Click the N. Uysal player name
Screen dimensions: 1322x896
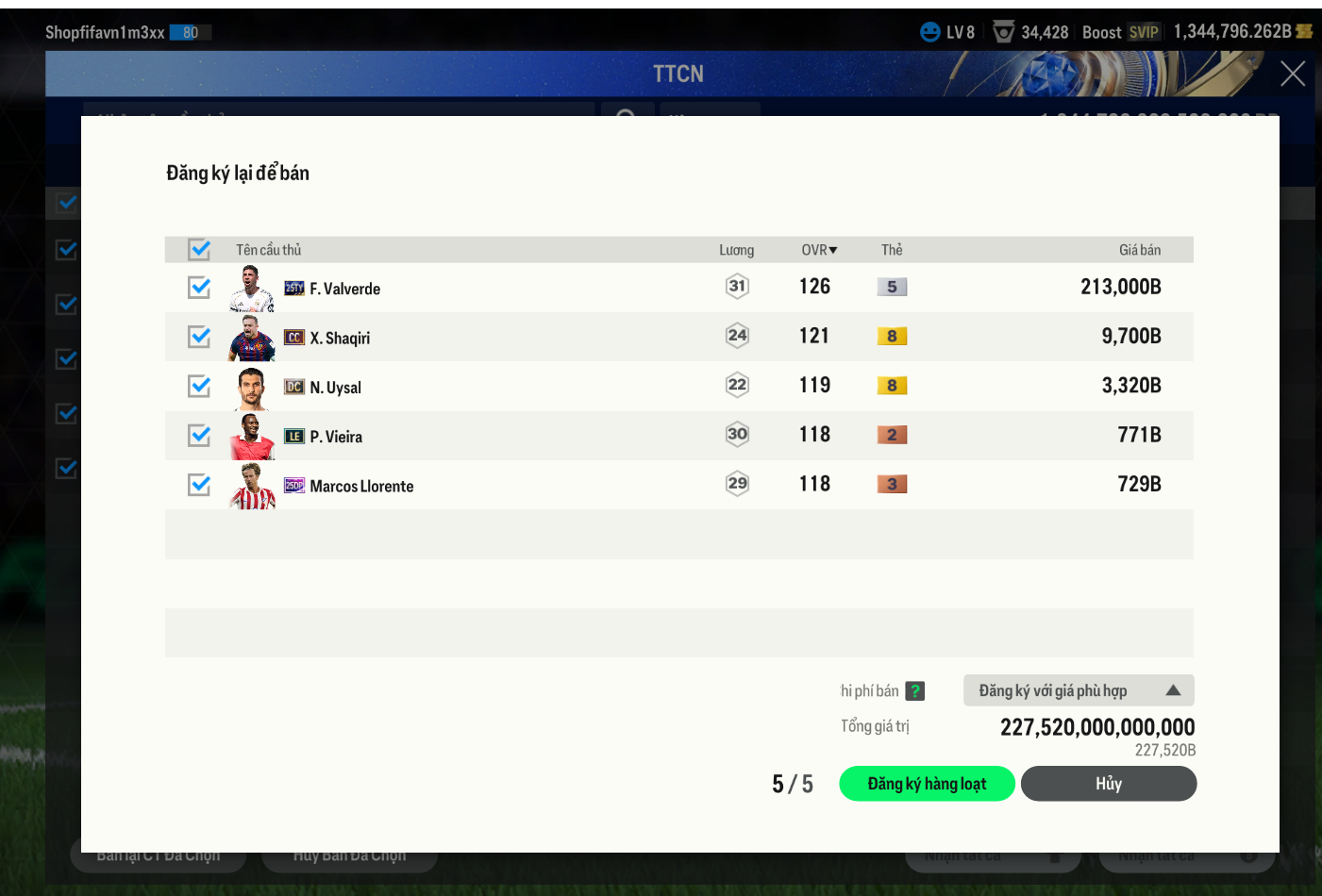(x=335, y=388)
